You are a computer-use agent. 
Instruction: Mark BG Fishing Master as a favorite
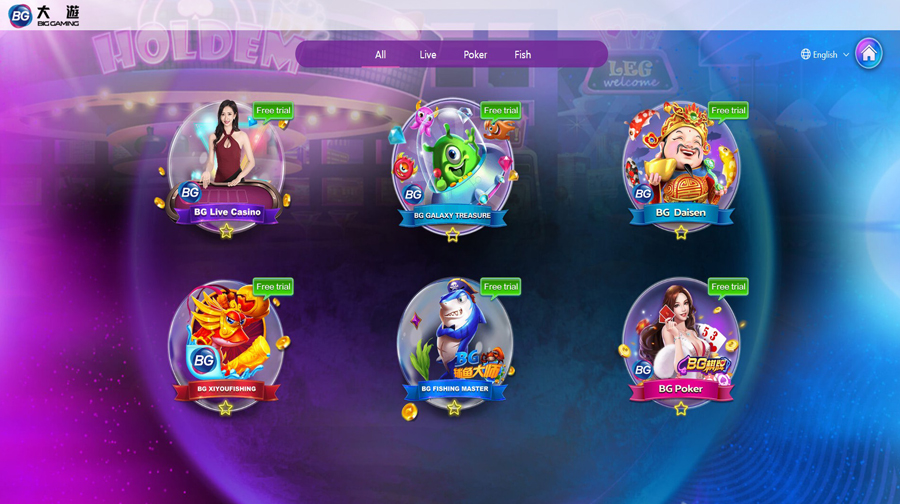point(454,408)
